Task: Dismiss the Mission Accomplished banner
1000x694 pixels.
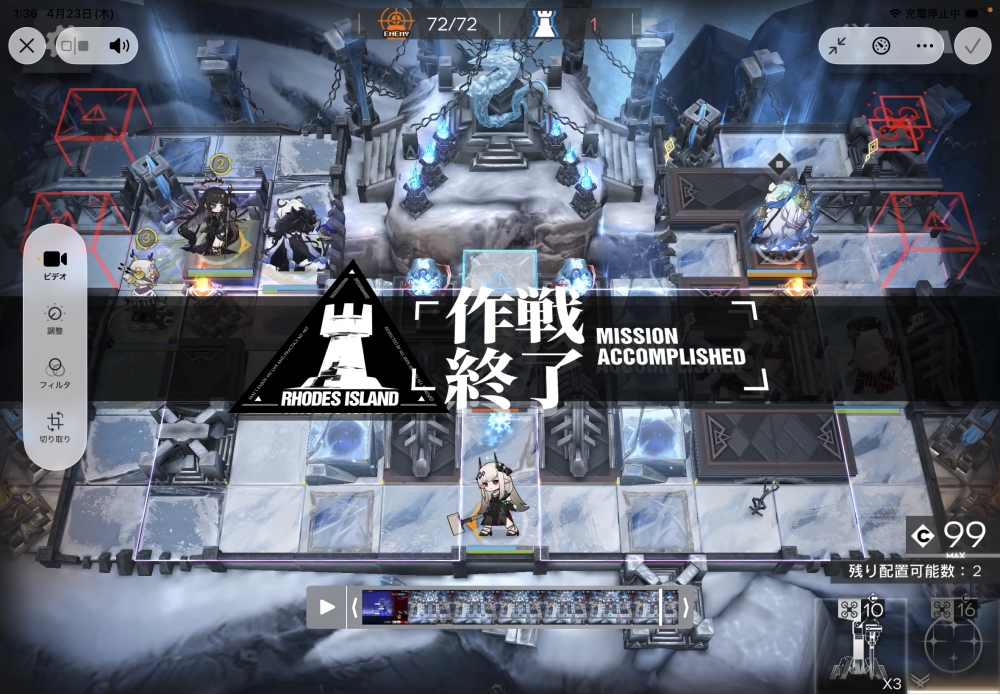Action: [x=500, y=346]
